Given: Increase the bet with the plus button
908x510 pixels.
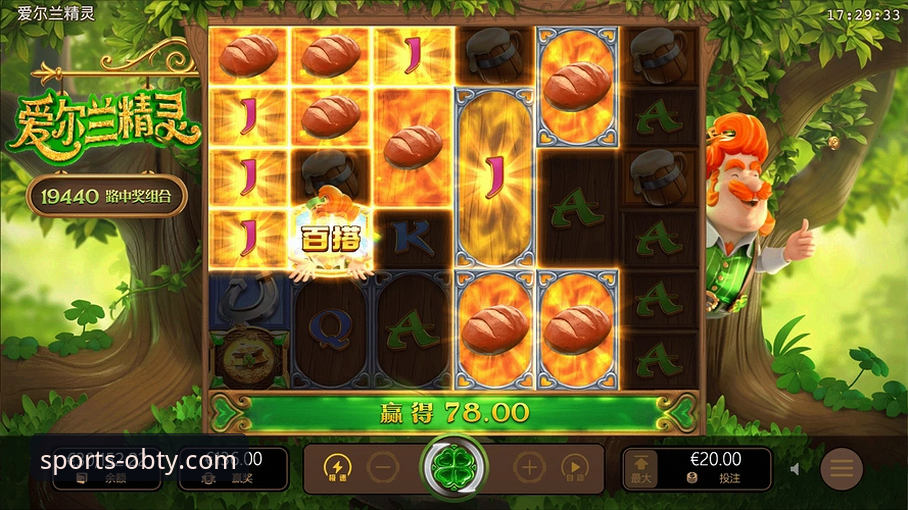Looking at the screenshot, I should (529, 467).
